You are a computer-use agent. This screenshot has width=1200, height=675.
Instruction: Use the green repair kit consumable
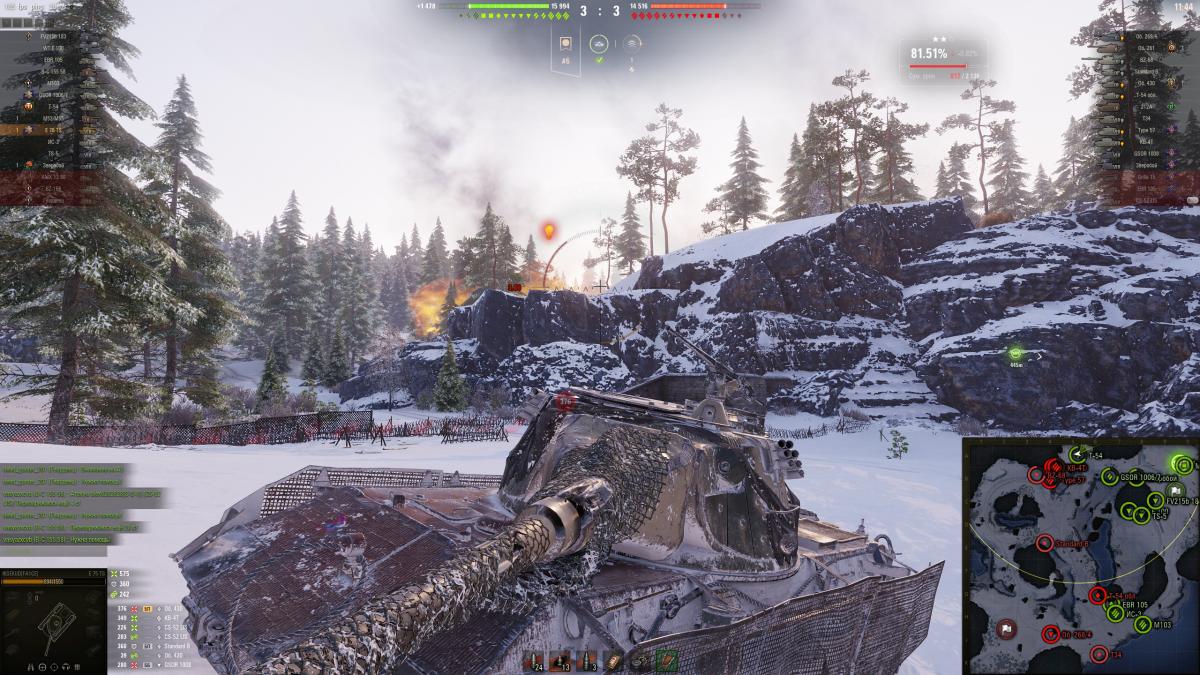tap(666, 659)
